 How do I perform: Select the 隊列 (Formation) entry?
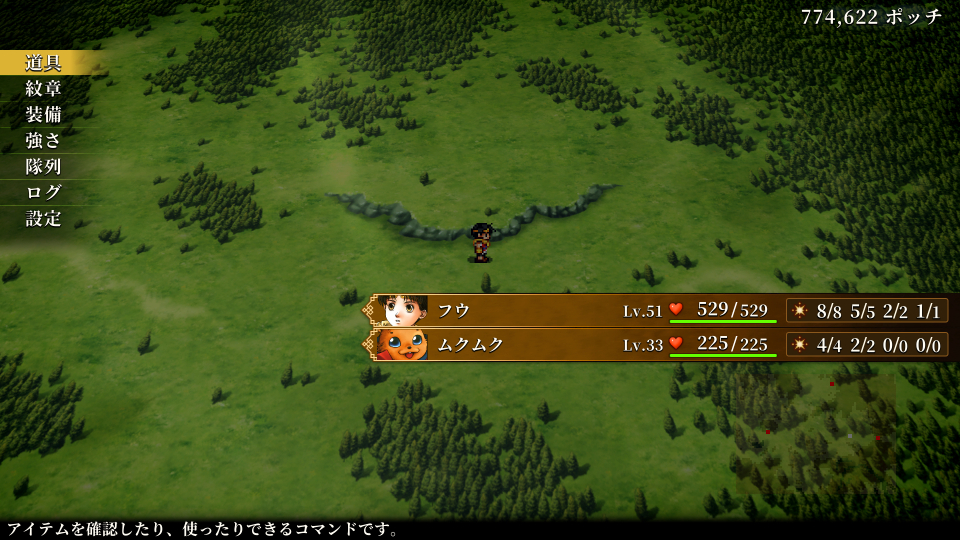point(44,167)
